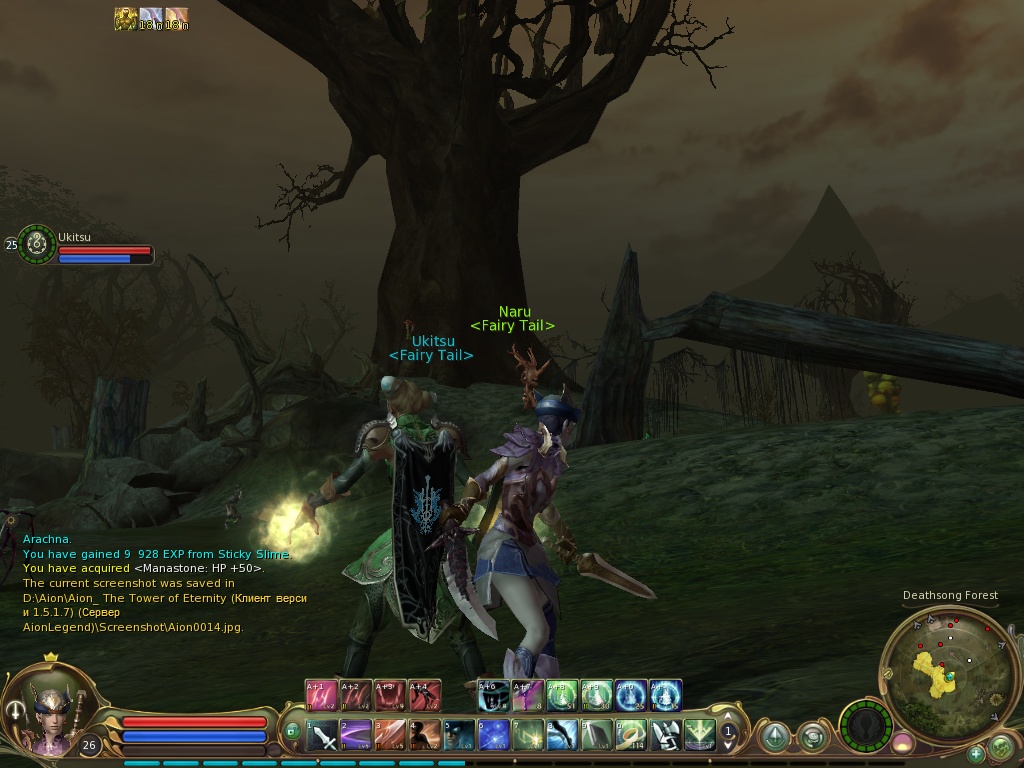The image size is (1024, 768).
Task: Activate the sword attack skill in slot 1
Action: 323,736
